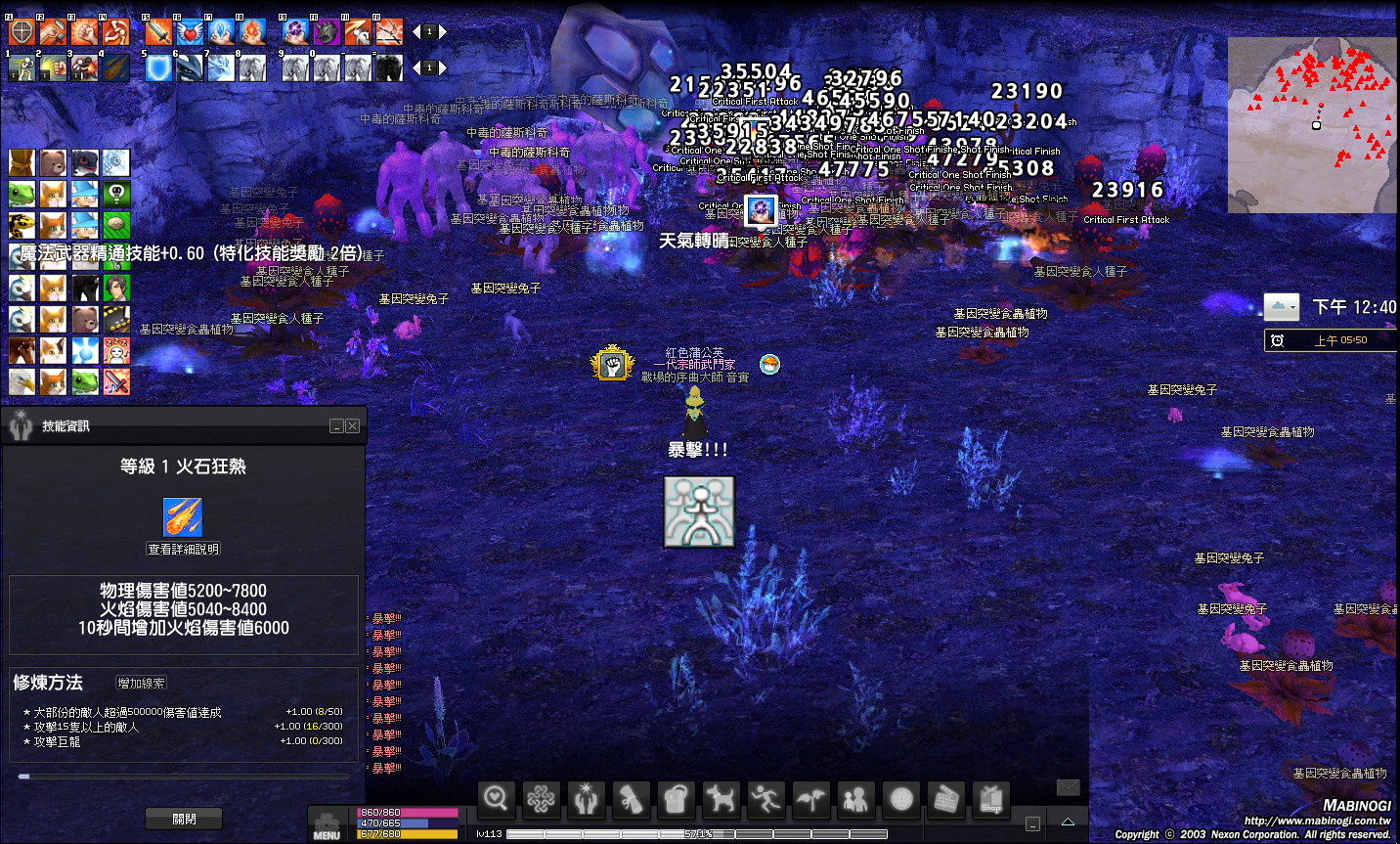Open the magnifier heart character info icon

pyautogui.click(x=496, y=799)
